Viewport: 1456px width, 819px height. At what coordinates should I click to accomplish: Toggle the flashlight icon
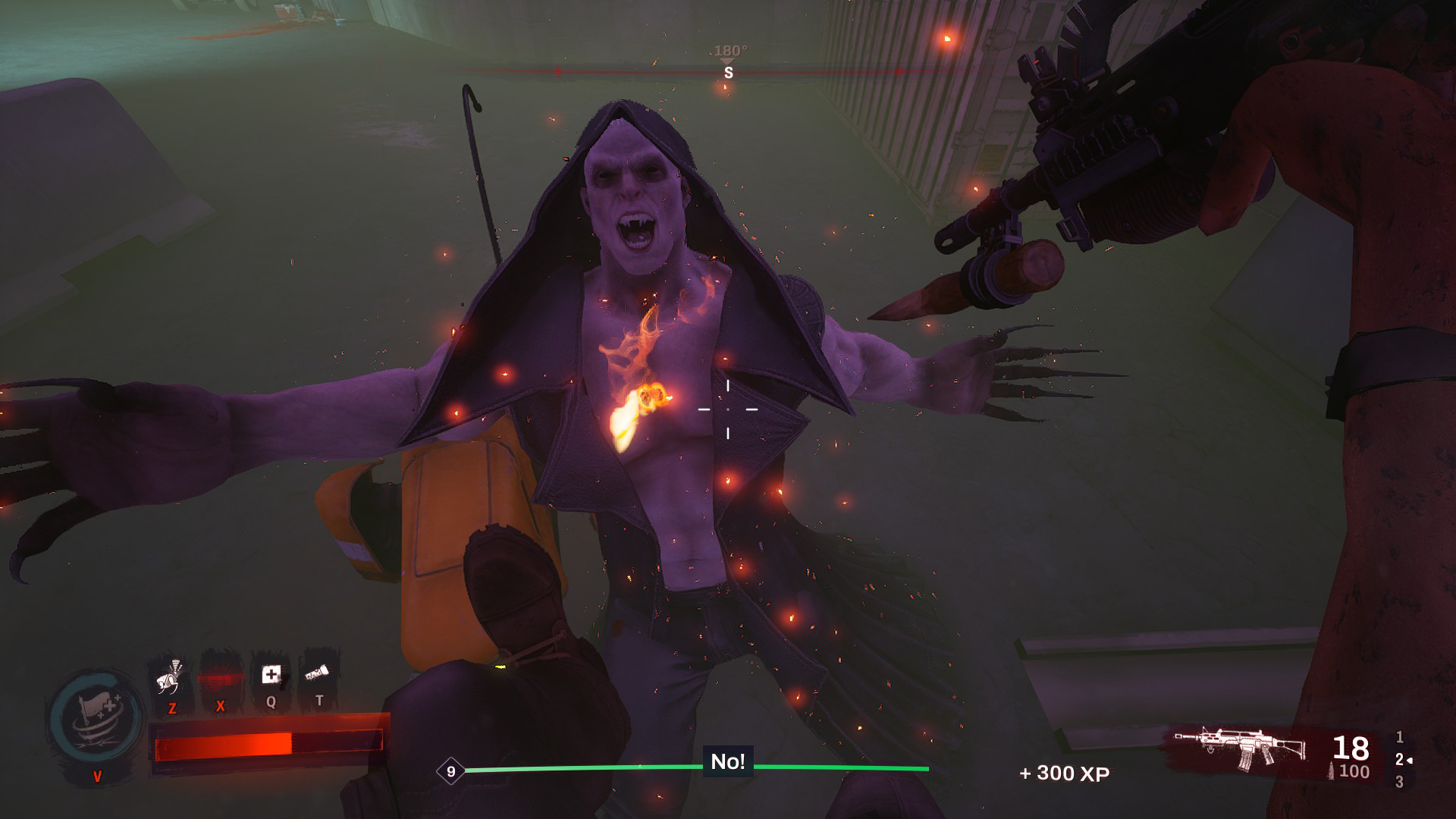tap(318, 672)
